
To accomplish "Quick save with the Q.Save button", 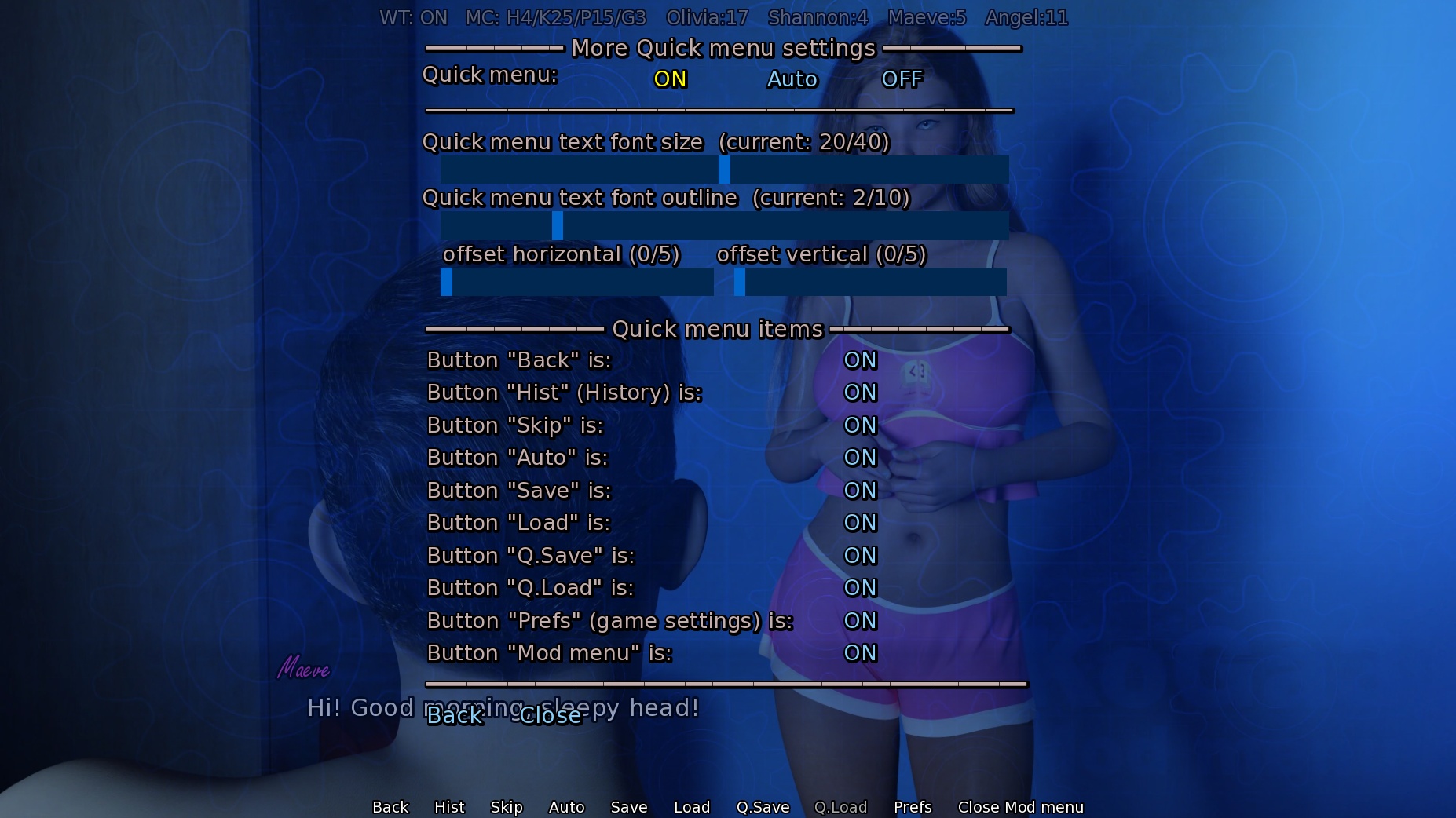I will tap(763, 807).
